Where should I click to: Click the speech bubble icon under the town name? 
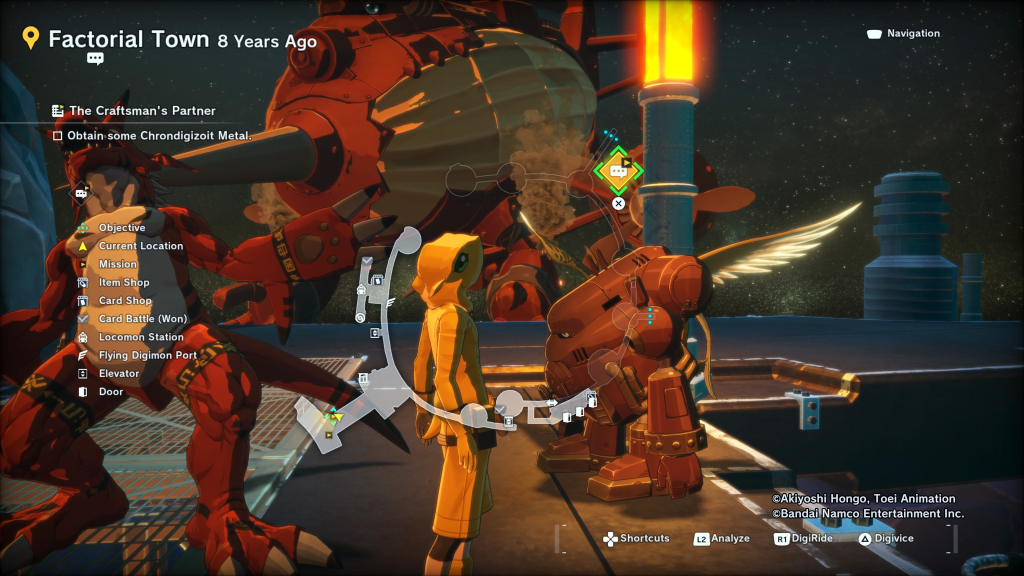[x=95, y=59]
